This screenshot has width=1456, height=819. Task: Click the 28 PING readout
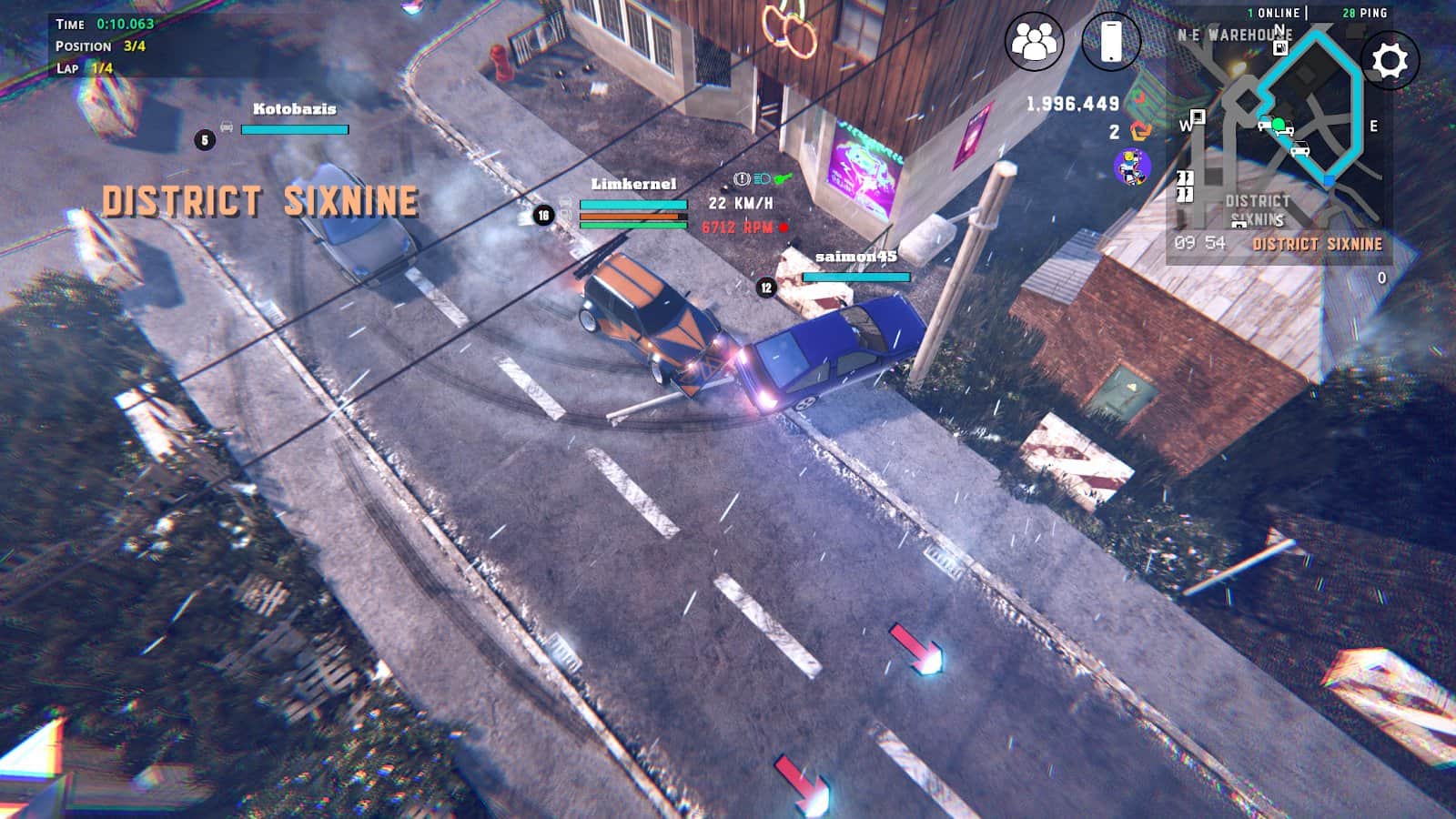coord(1365,12)
